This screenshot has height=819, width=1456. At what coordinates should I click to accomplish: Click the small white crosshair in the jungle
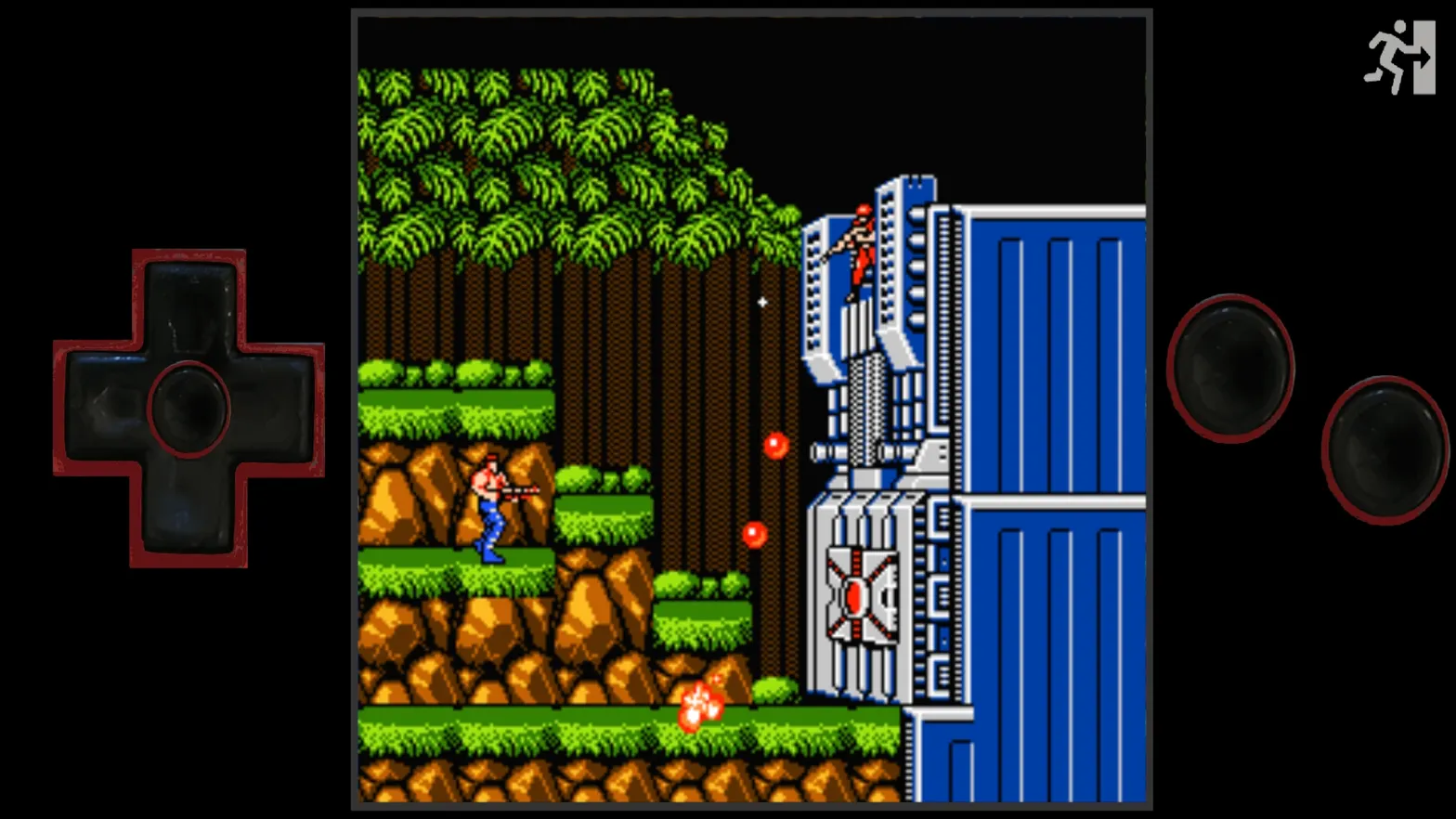point(761,303)
